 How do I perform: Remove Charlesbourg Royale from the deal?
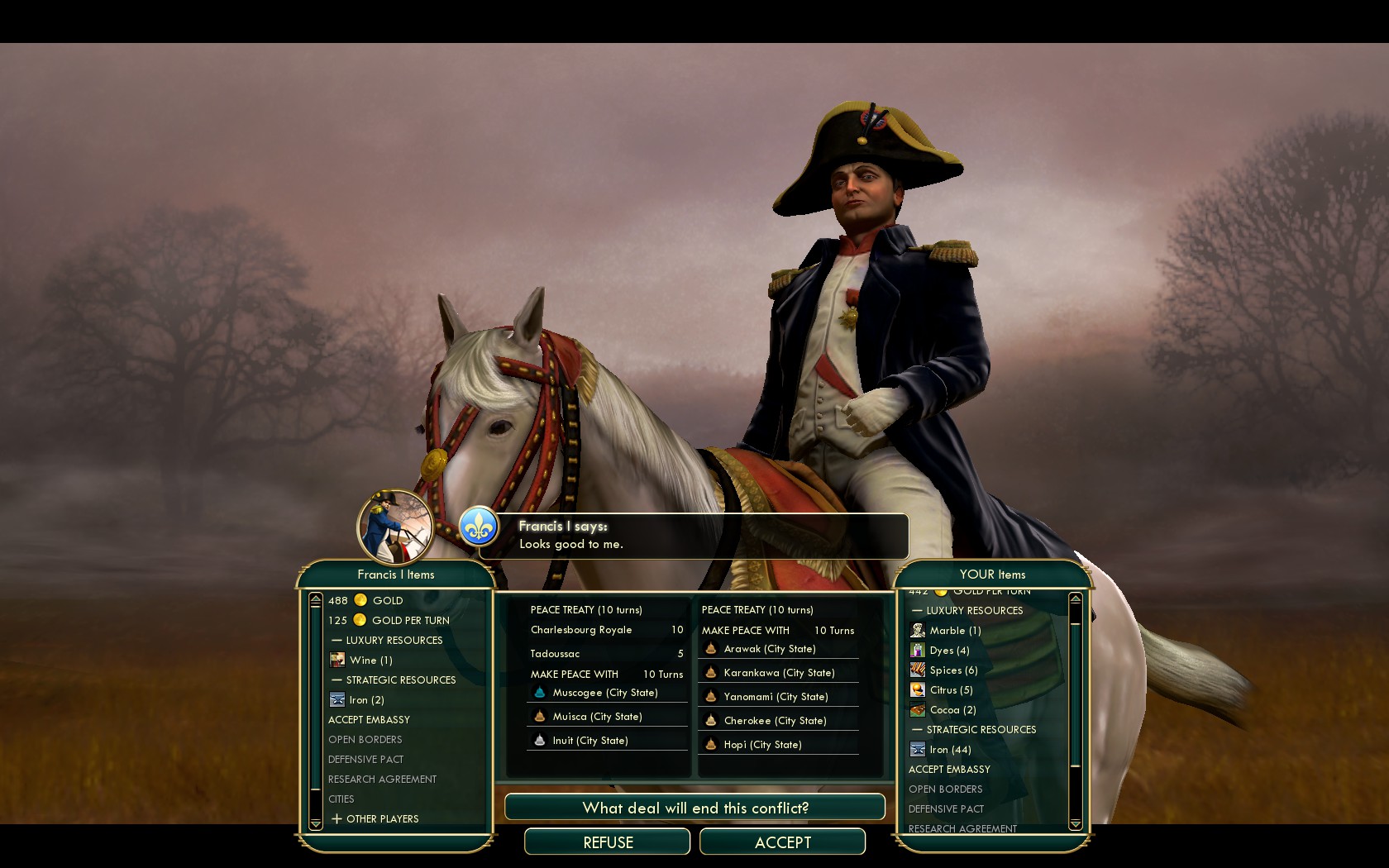(581, 630)
